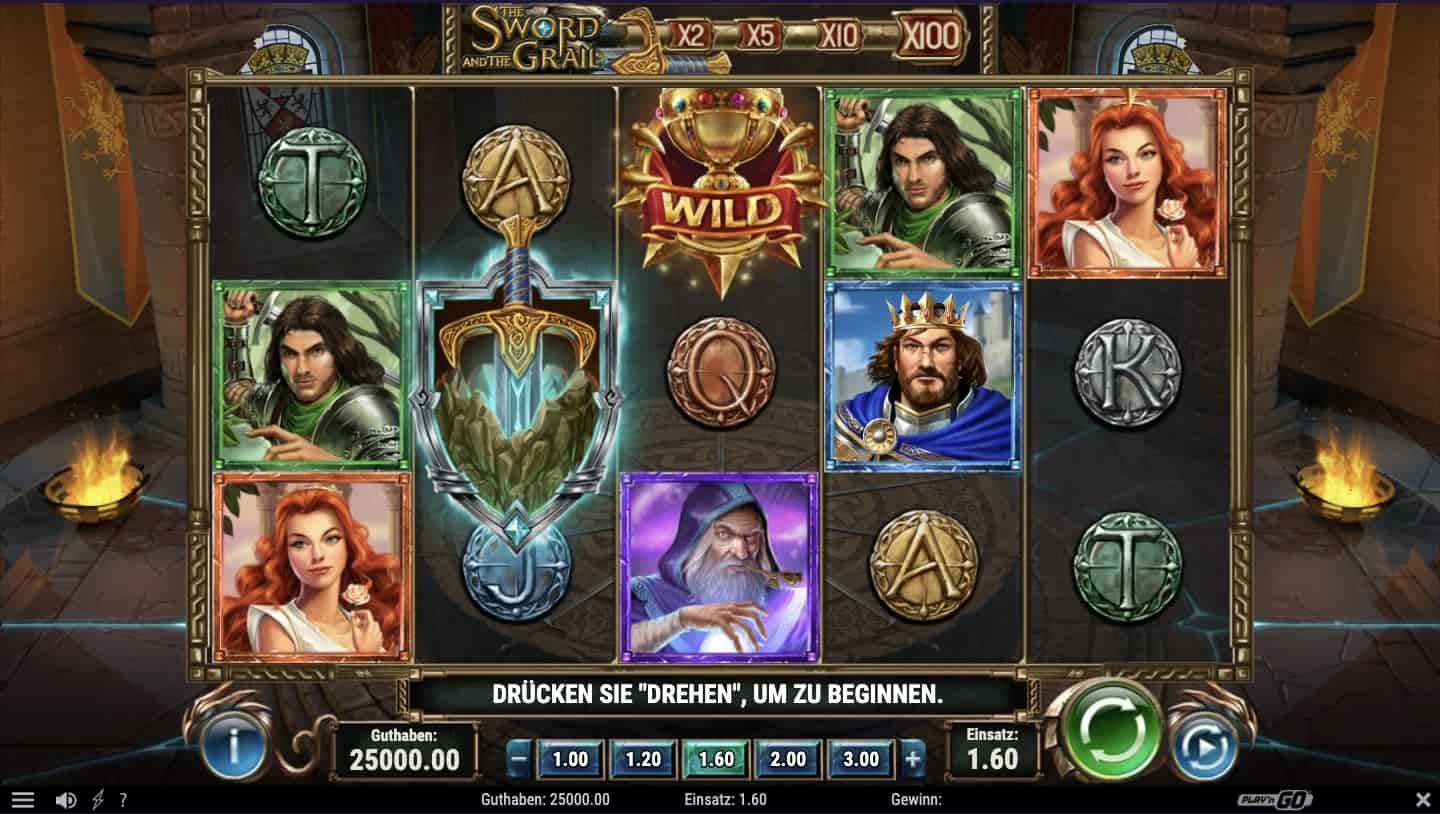The height and width of the screenshot is (814, 1440).
Task: Open the paytable info button
Action: click(233, 747)
